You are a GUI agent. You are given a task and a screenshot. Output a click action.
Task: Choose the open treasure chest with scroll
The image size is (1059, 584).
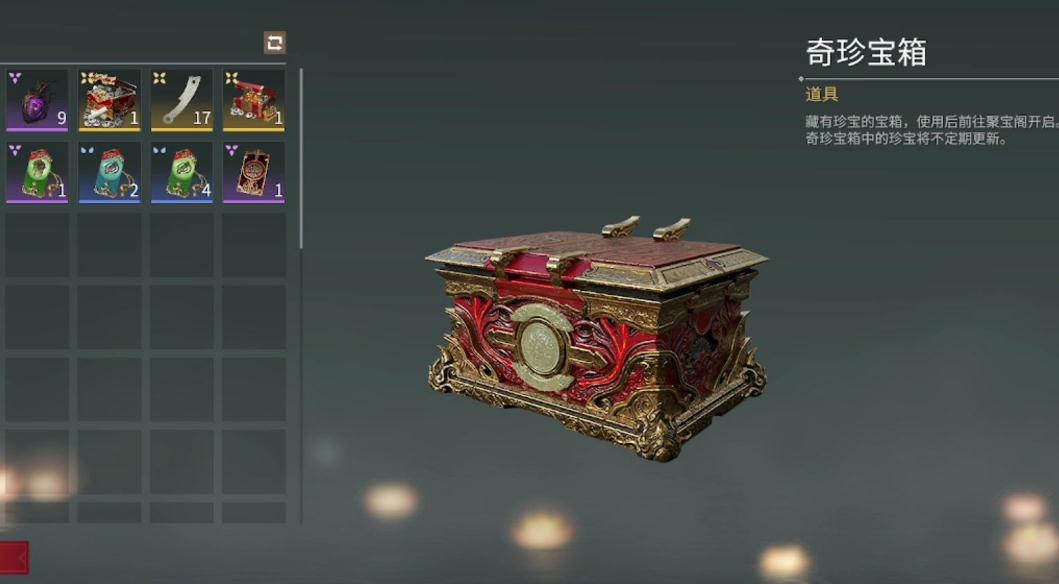pyautogui.click(x=109, y=99)
